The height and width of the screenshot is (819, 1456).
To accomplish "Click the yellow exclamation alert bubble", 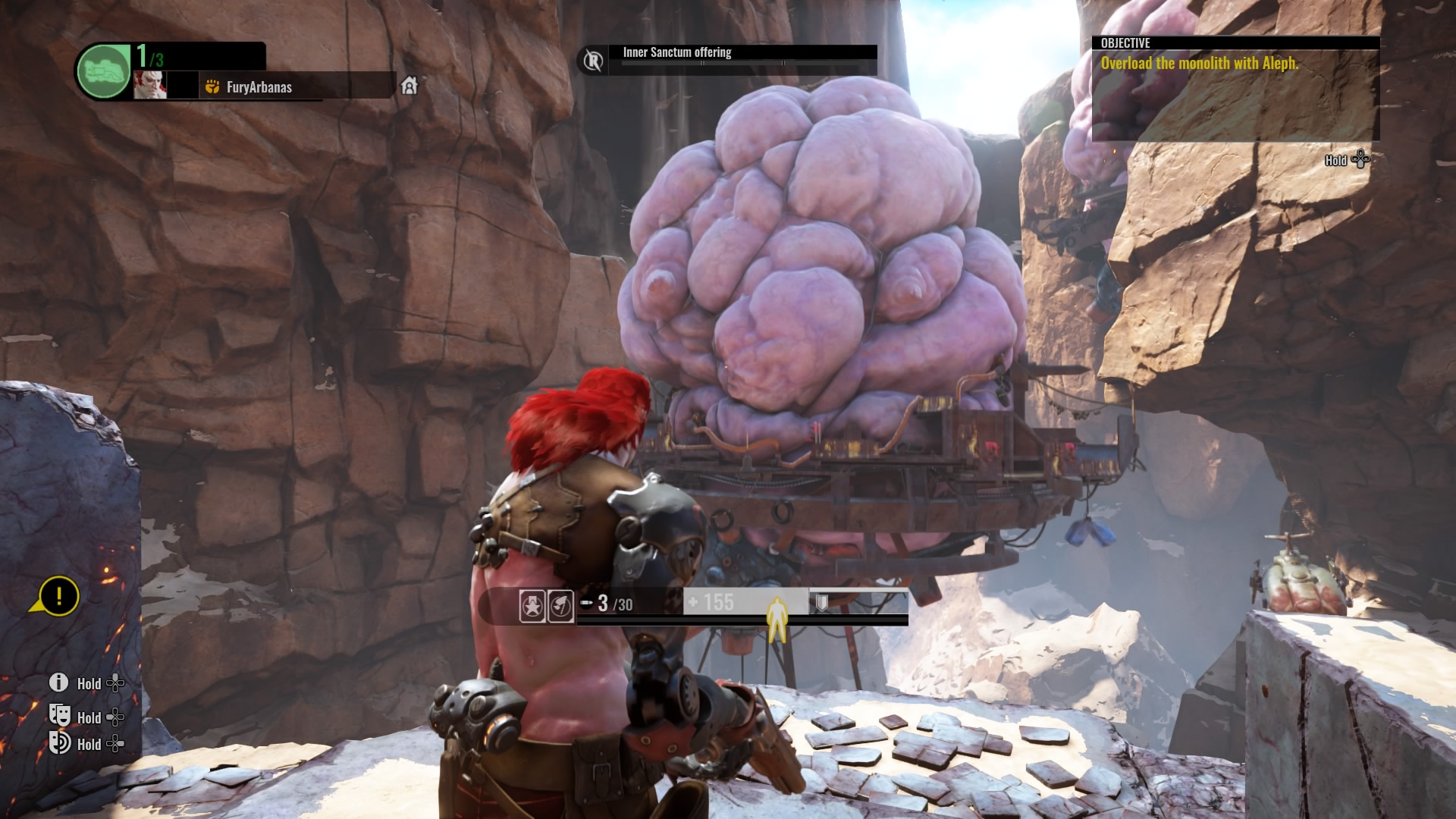I will coord(58,595).
